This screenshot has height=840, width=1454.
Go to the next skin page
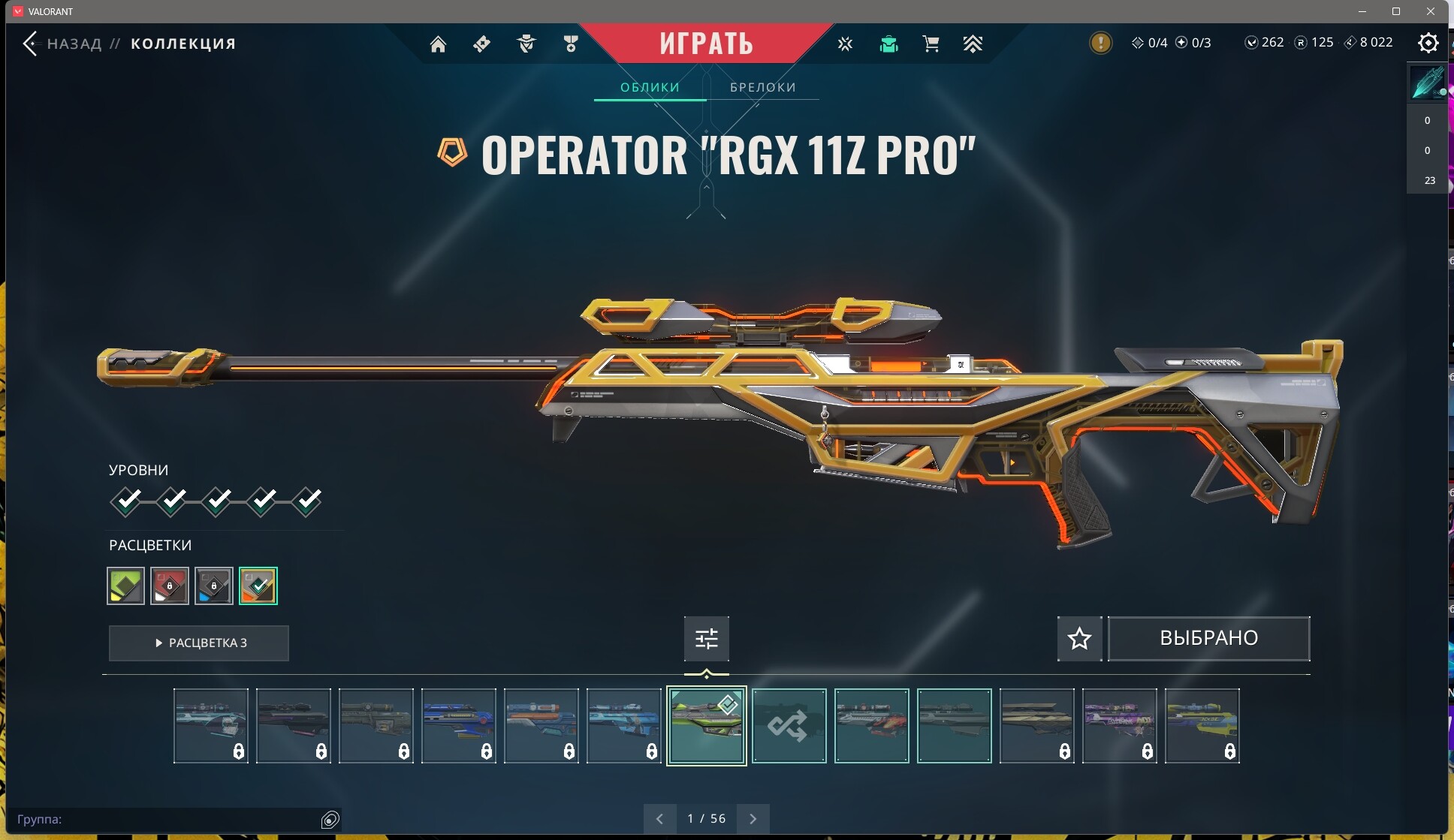click(753, 819)
